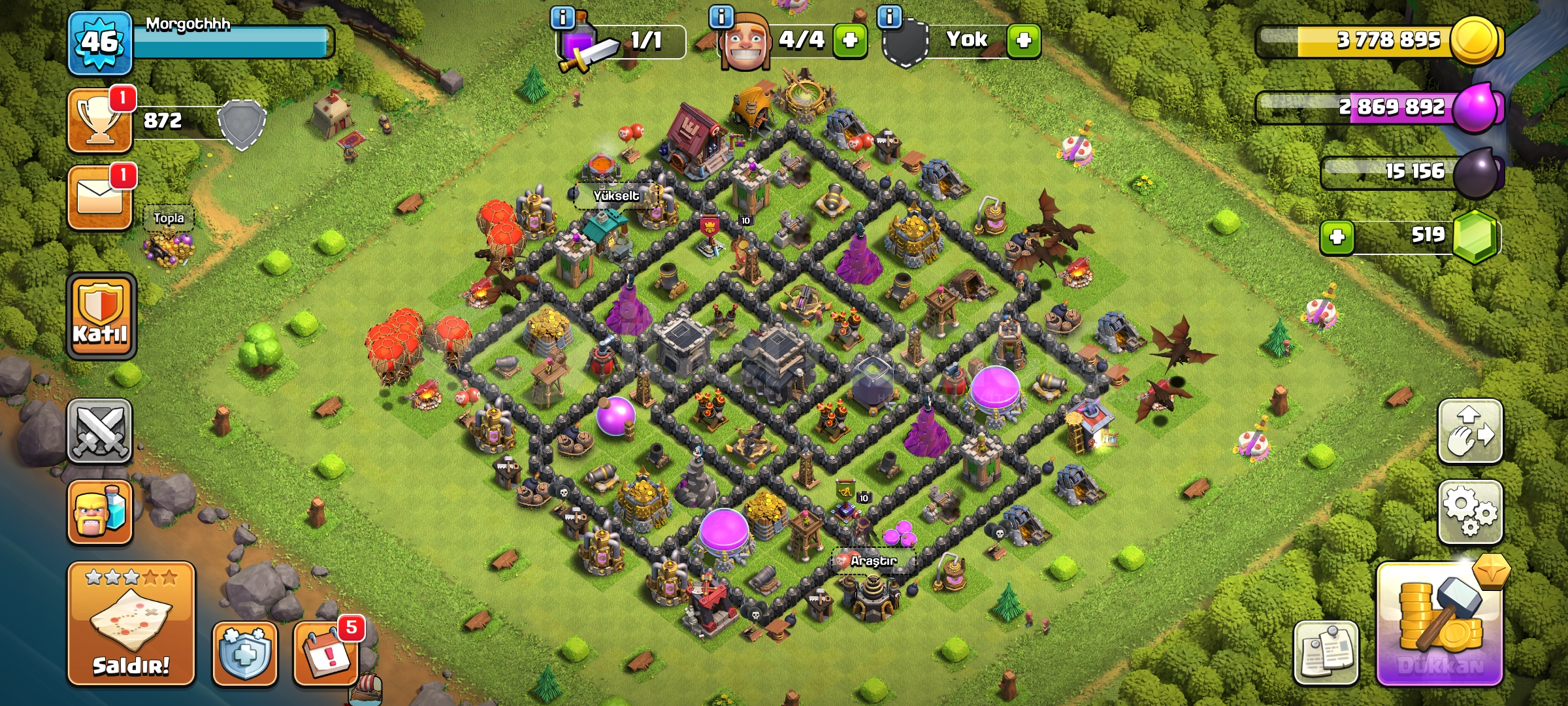Tap the league shield next to trophies

click(242, 124)
